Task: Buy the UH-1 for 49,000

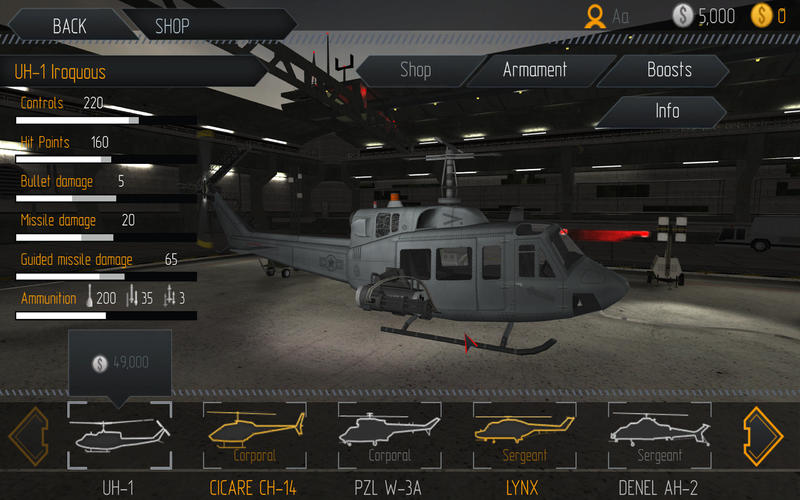Action: (119, 363)
